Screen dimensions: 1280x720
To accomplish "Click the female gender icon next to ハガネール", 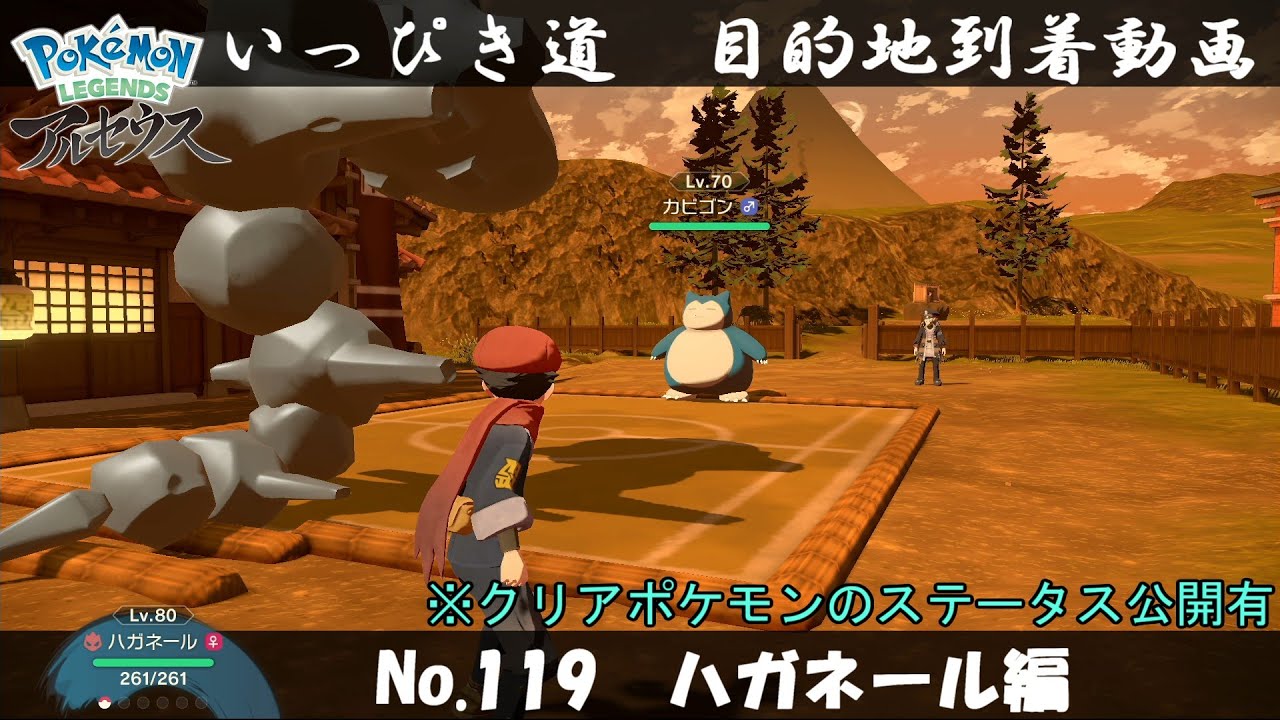I will coord(211,642).
